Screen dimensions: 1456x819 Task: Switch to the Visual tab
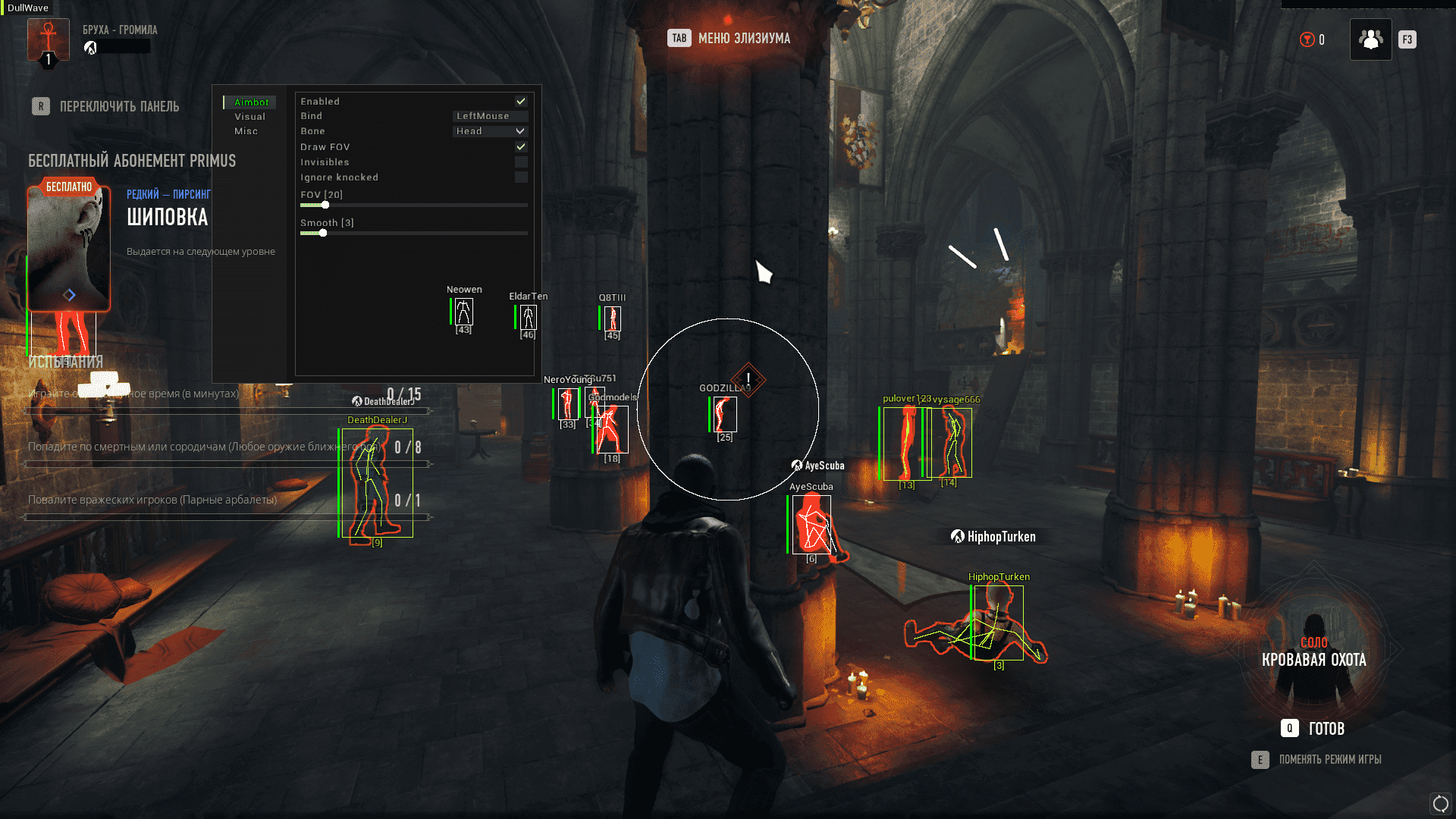(x=249, y=117)
